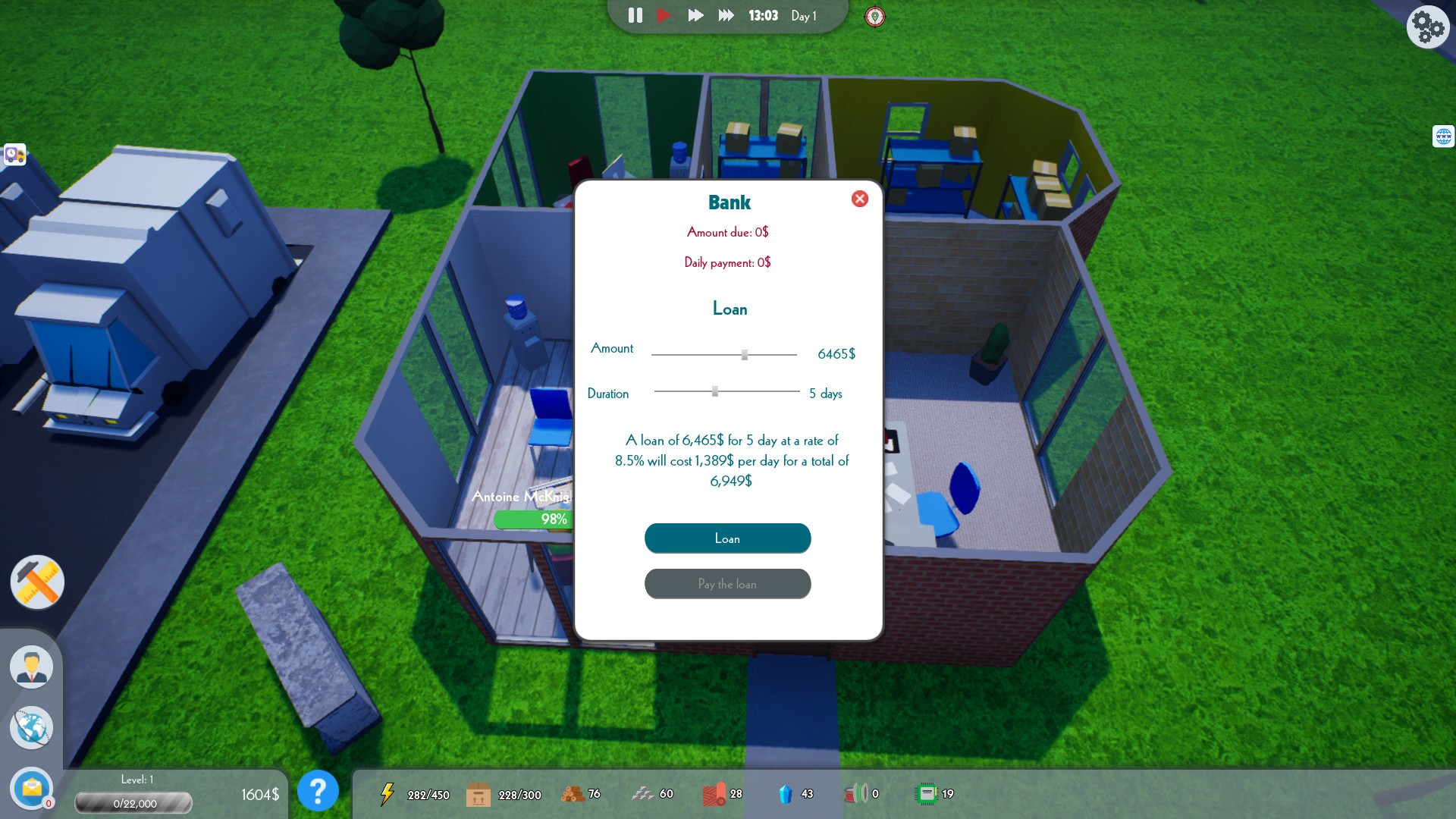The height and width of the screenshot is (819, 1456).
Task: Activate triple speed fast forward
Action: click(725, 14)
